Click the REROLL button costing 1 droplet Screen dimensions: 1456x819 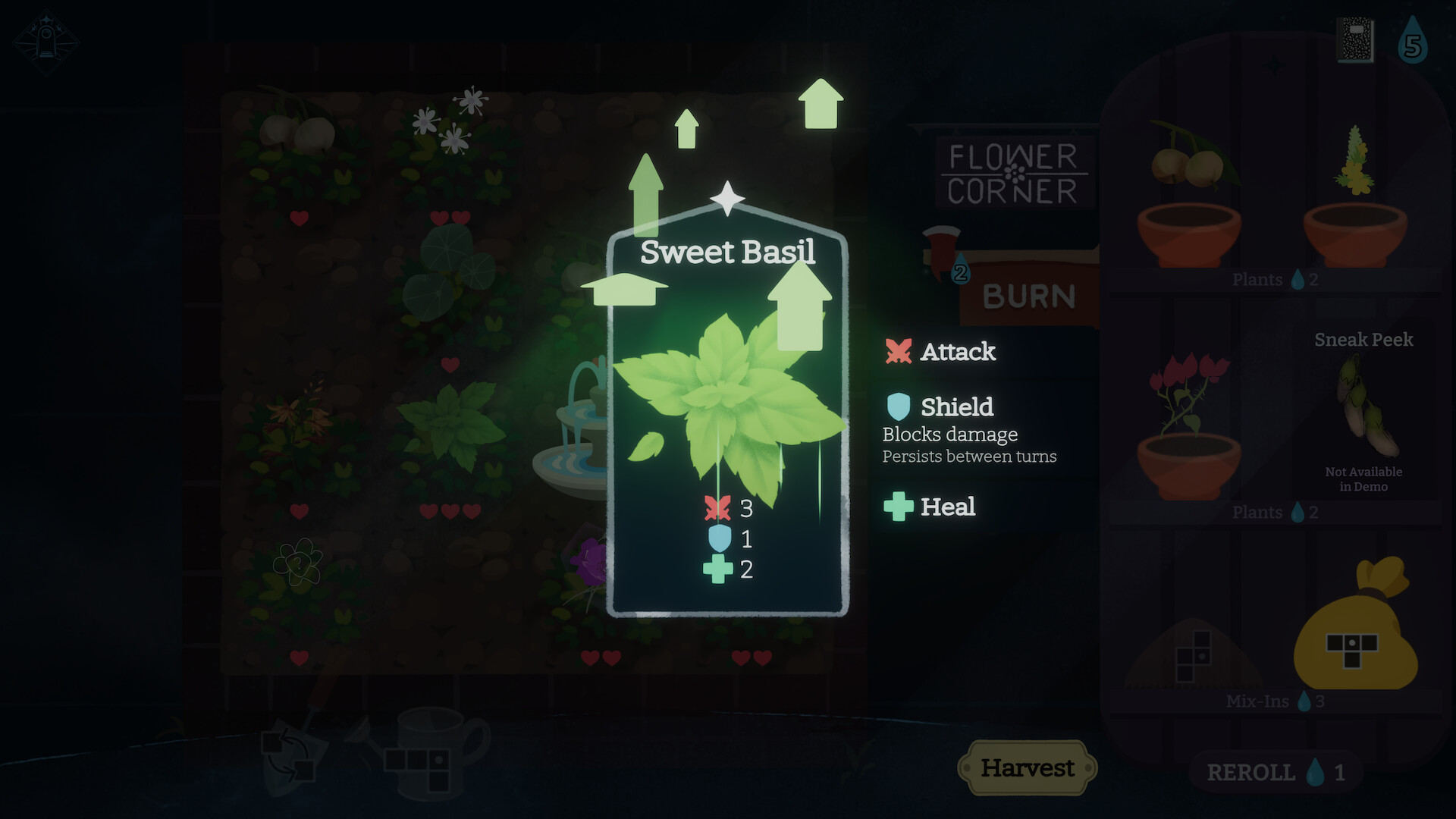coord(1274,772)
